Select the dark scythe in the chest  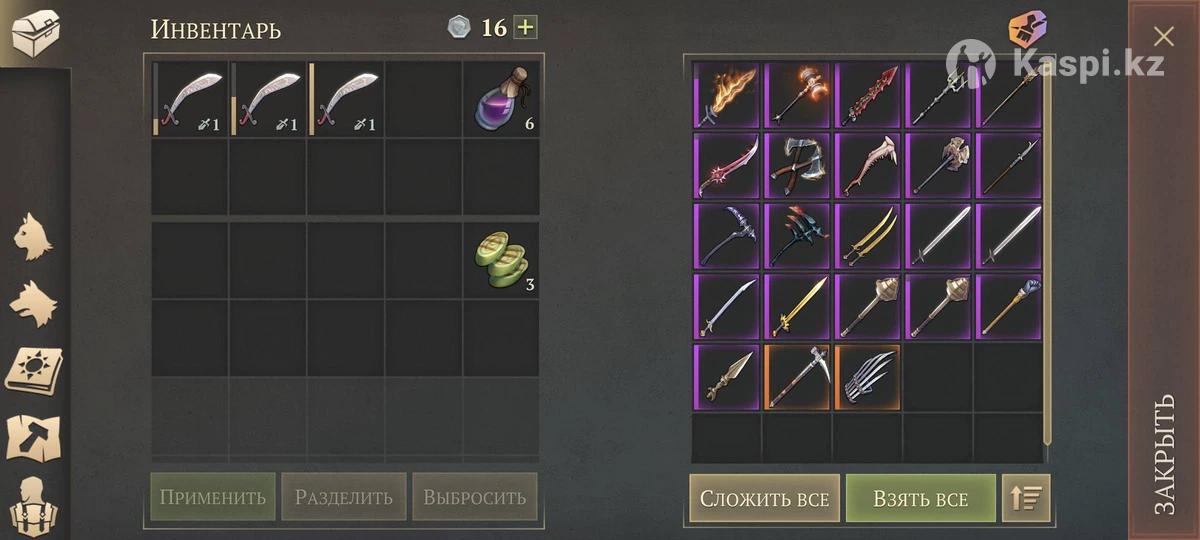click(x=727, y=236)
